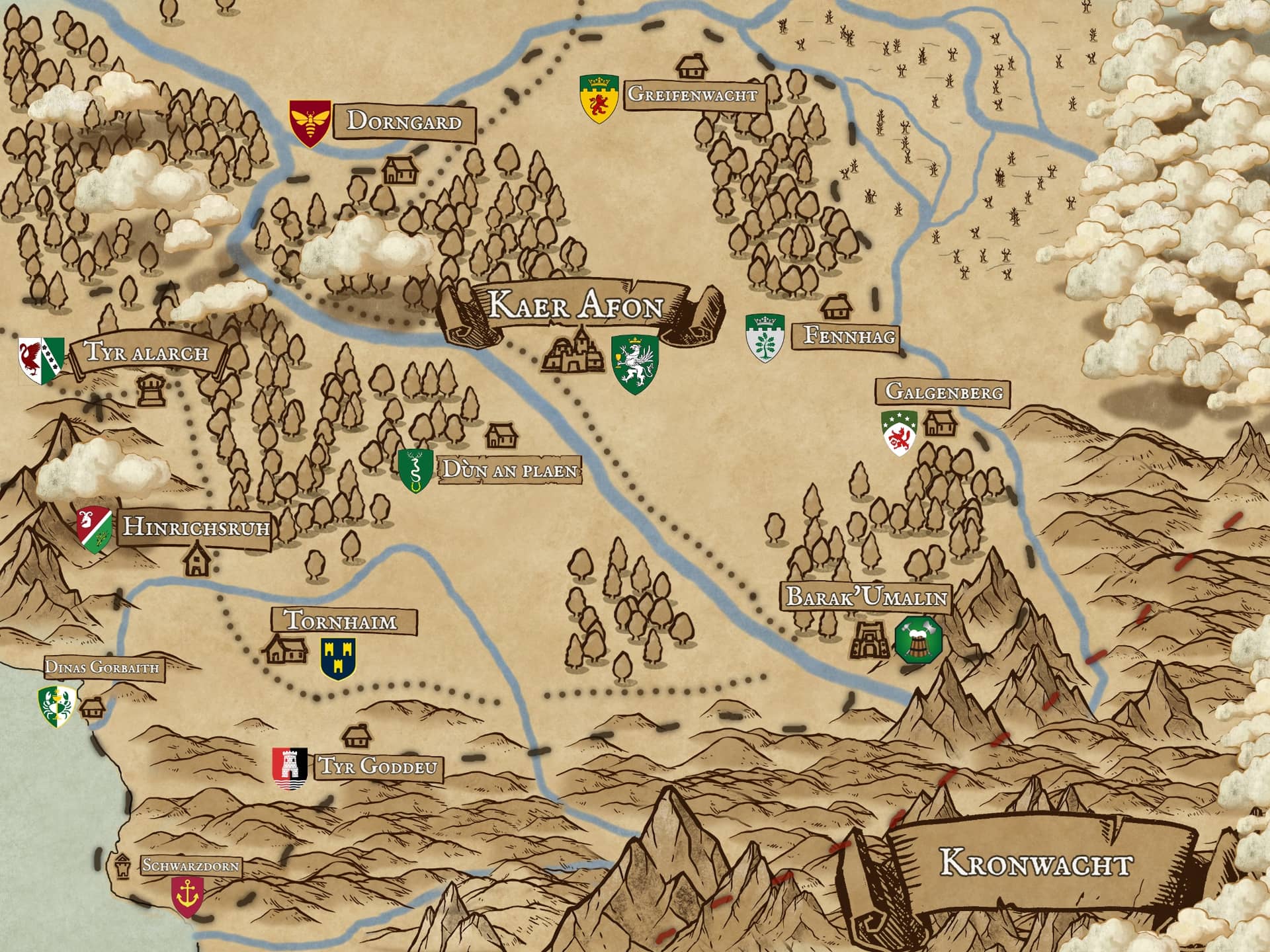This screenshot has height=952, width=1270.
Task: Open the Dorngard location label
Action: click(x=404, y=122)
